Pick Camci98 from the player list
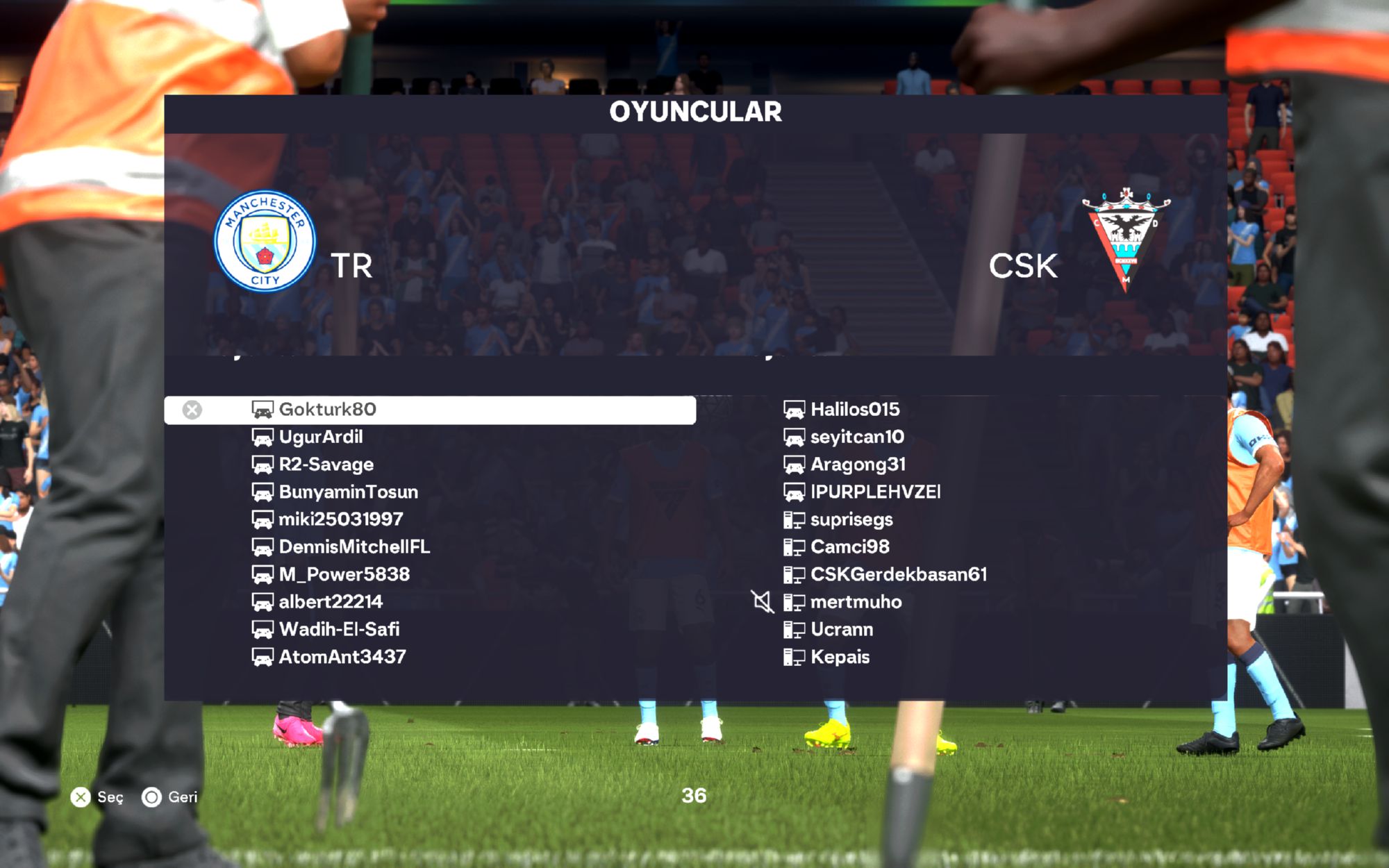1389x868 pixels. click(x=849, y=547)
